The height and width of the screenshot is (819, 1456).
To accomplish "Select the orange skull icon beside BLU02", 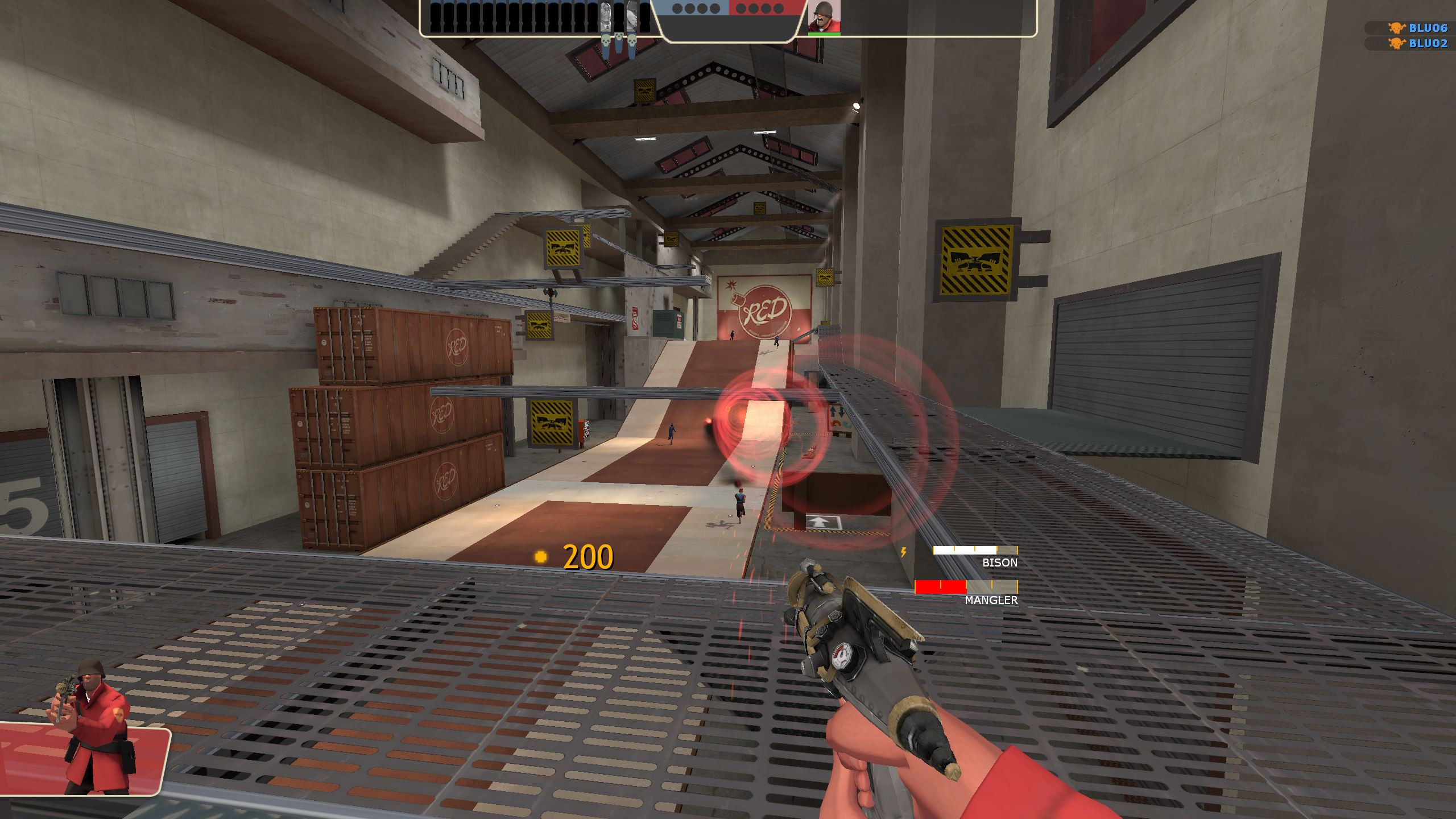I will [1396, 44].
